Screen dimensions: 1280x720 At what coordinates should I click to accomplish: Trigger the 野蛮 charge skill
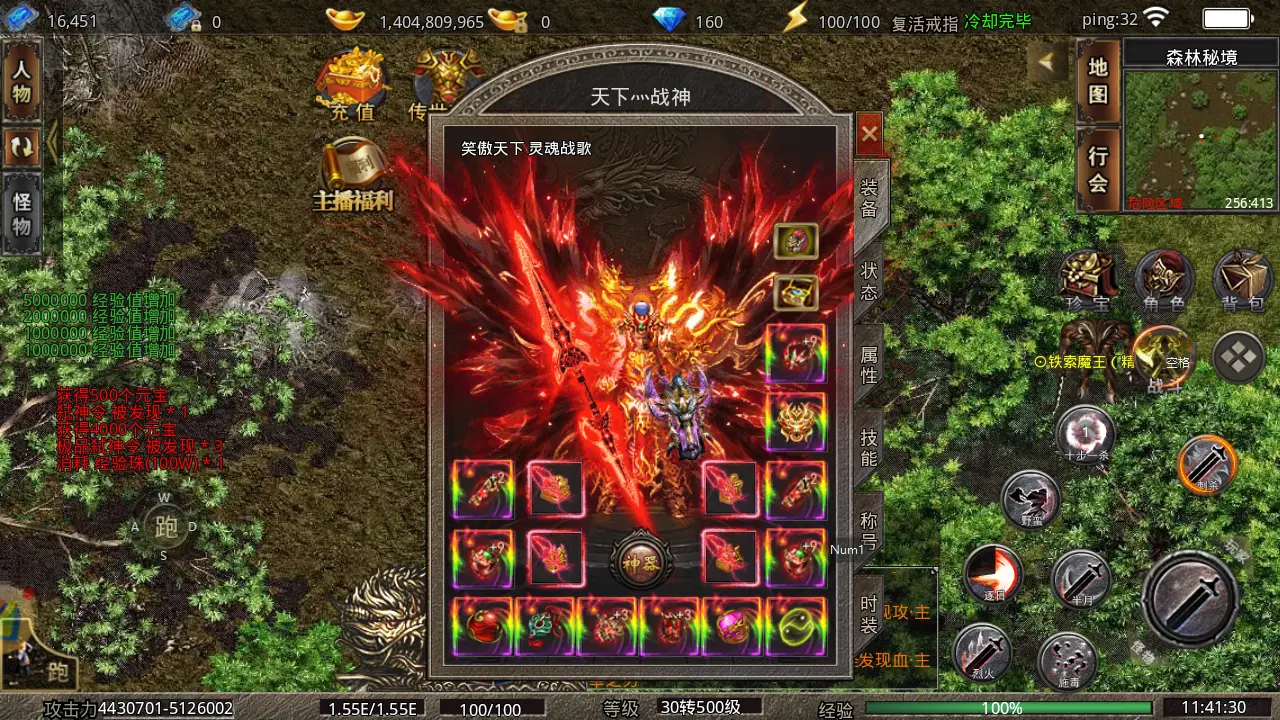1031,498
